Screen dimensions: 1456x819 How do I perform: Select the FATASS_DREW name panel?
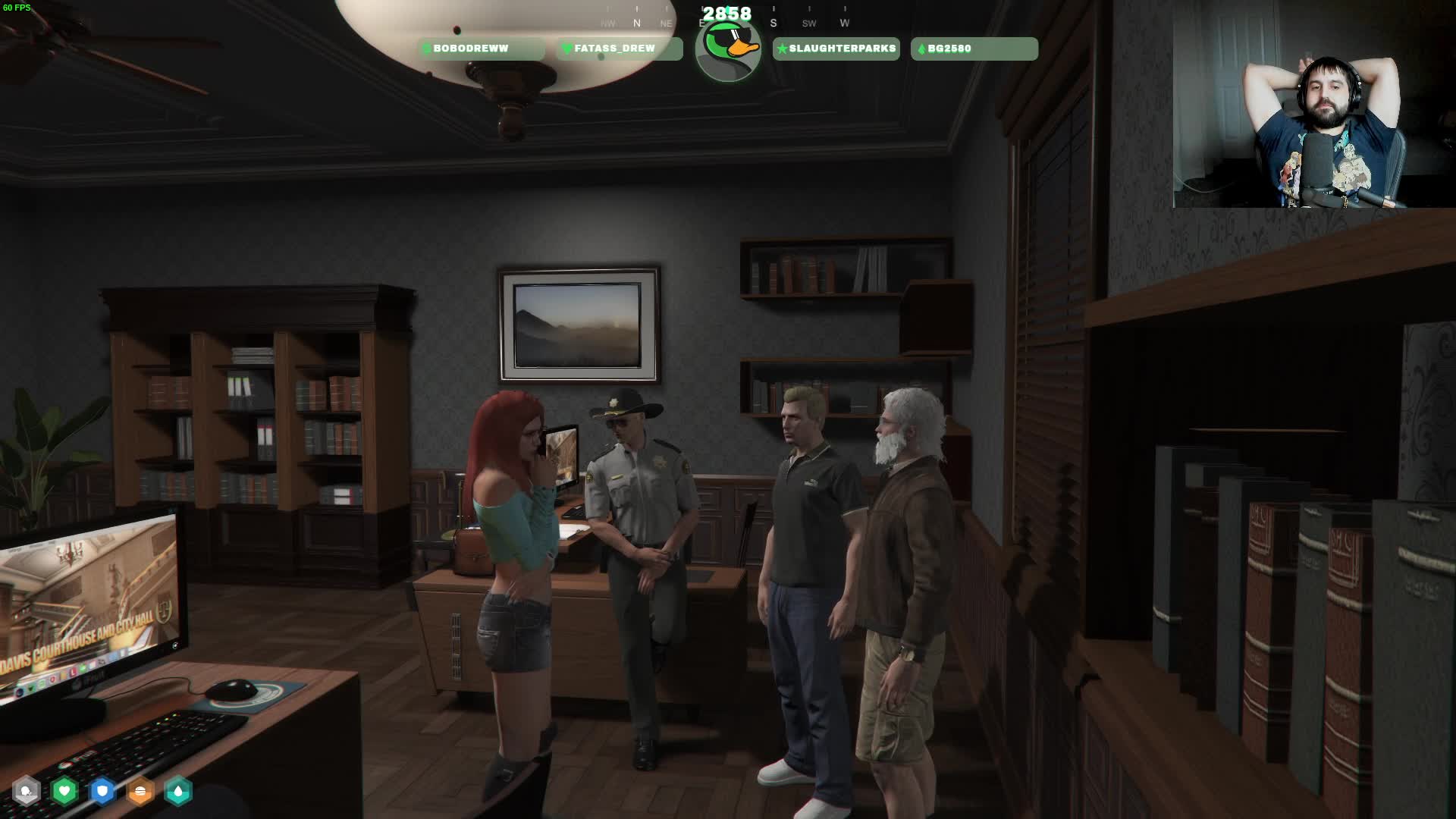point(620,49)
